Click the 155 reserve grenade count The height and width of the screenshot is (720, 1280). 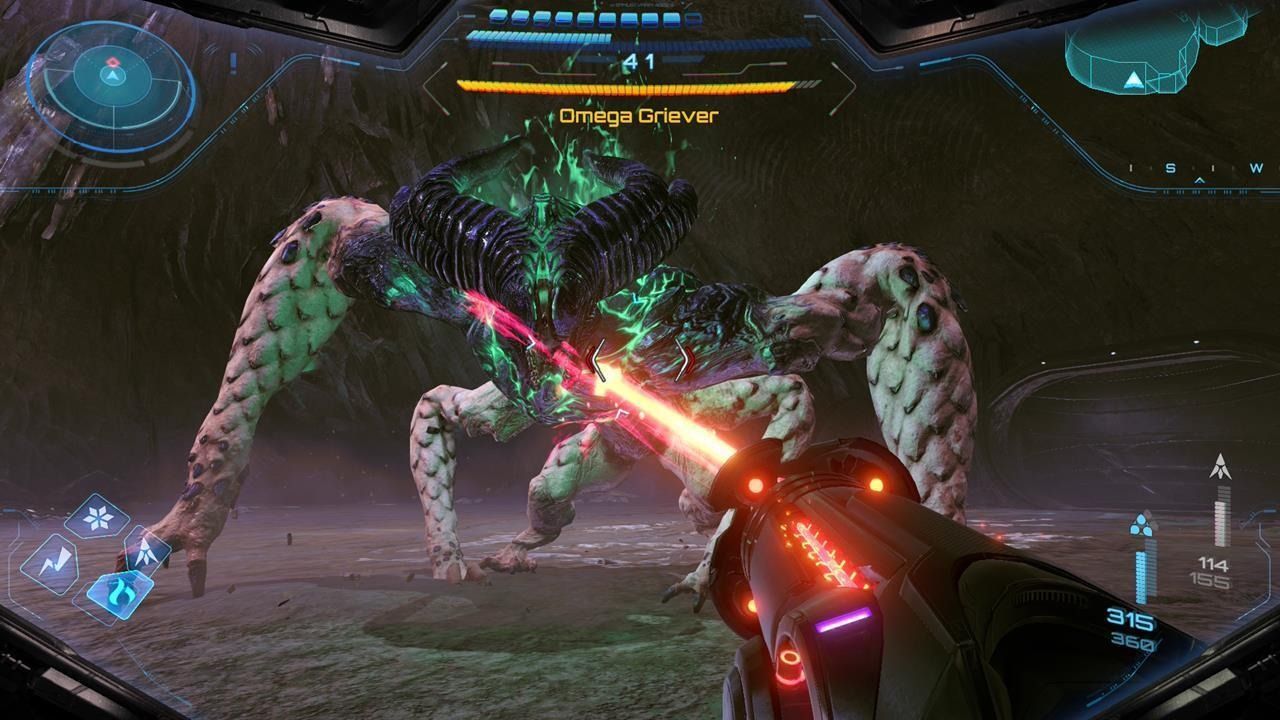pos(1212,578)
